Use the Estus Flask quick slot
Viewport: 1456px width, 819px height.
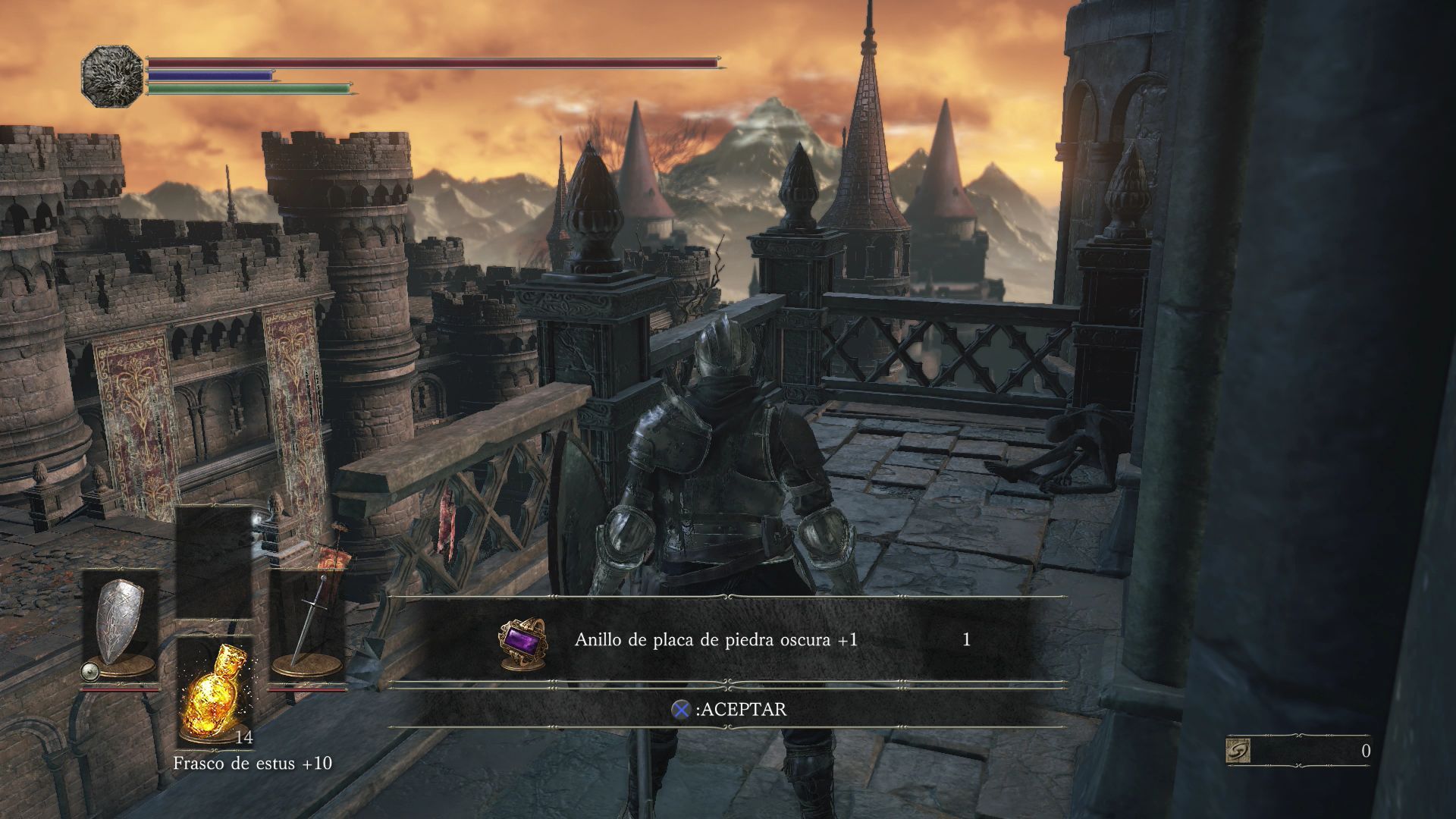click(x=215, y=693)
